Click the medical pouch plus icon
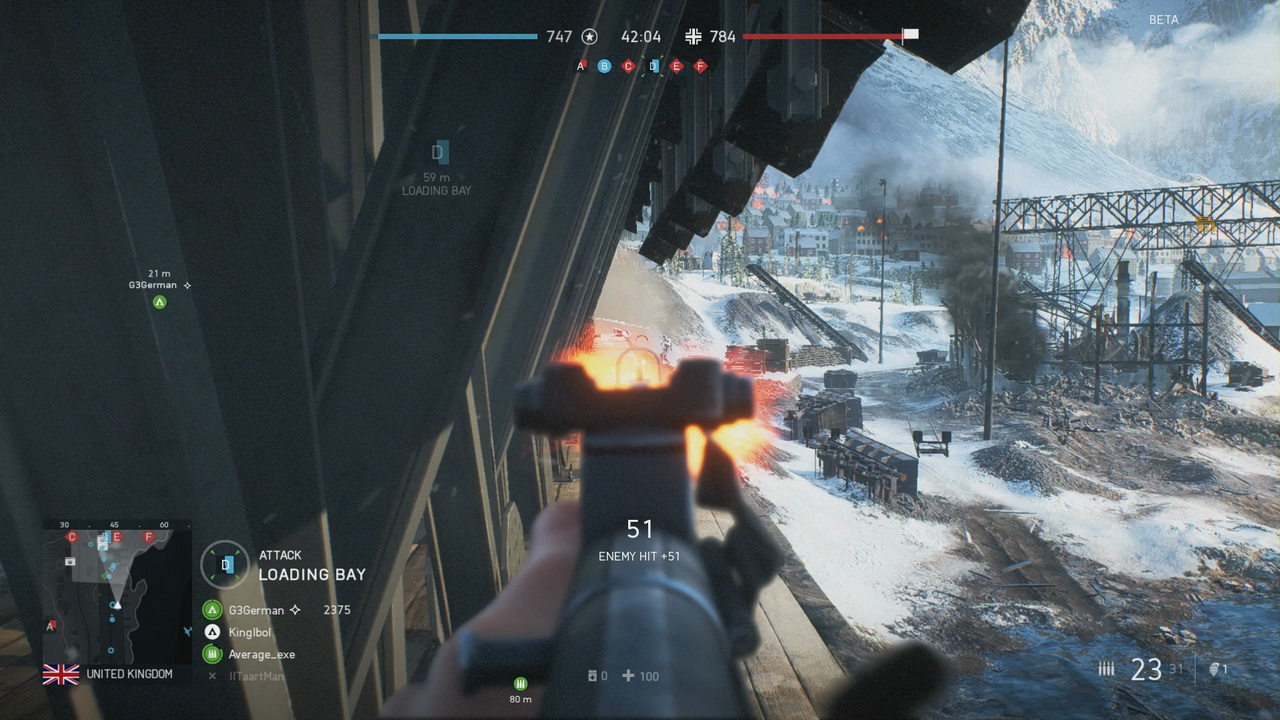This screenshot has height=720, width=1280. (x=628, y=676)
